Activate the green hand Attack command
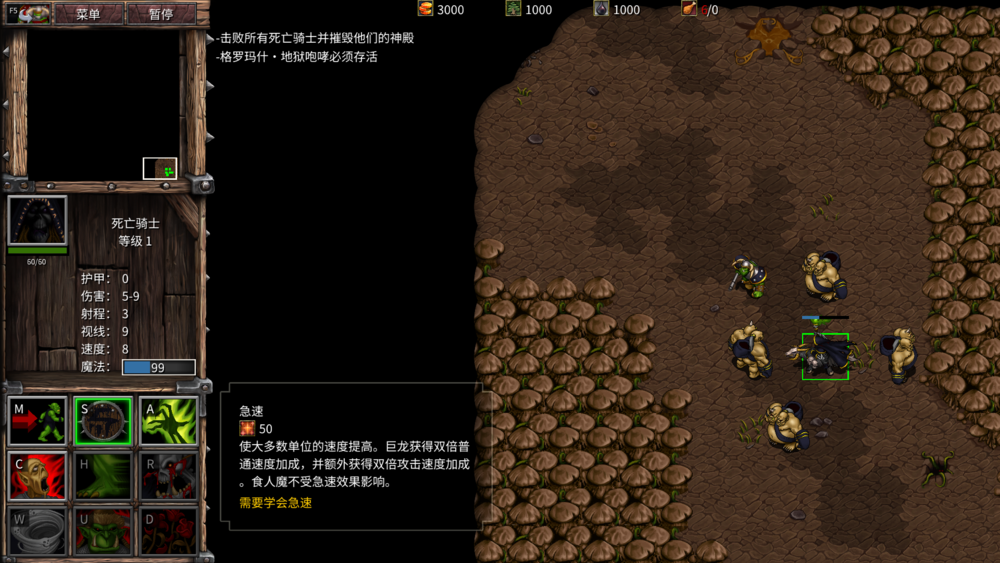The width and height of the screenshot is (1000, 563). tap(168, 421)
